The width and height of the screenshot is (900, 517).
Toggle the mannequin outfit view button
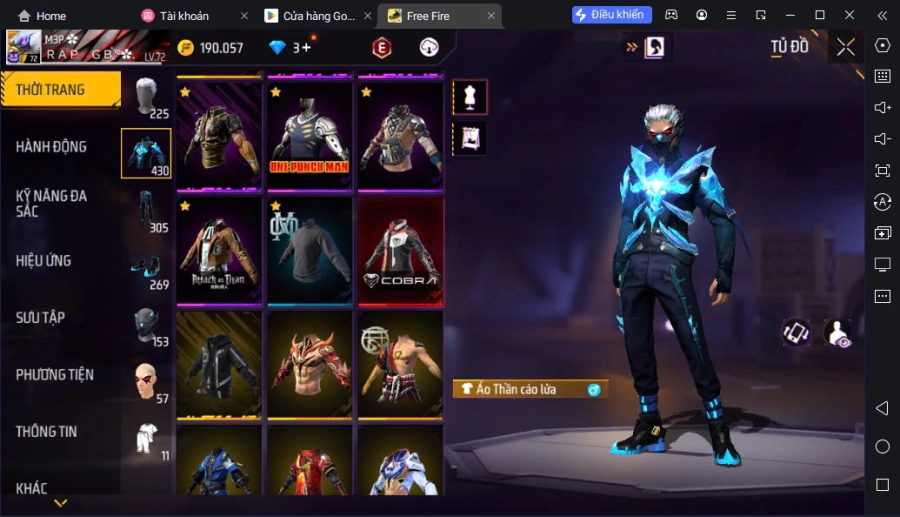point(469,97)
